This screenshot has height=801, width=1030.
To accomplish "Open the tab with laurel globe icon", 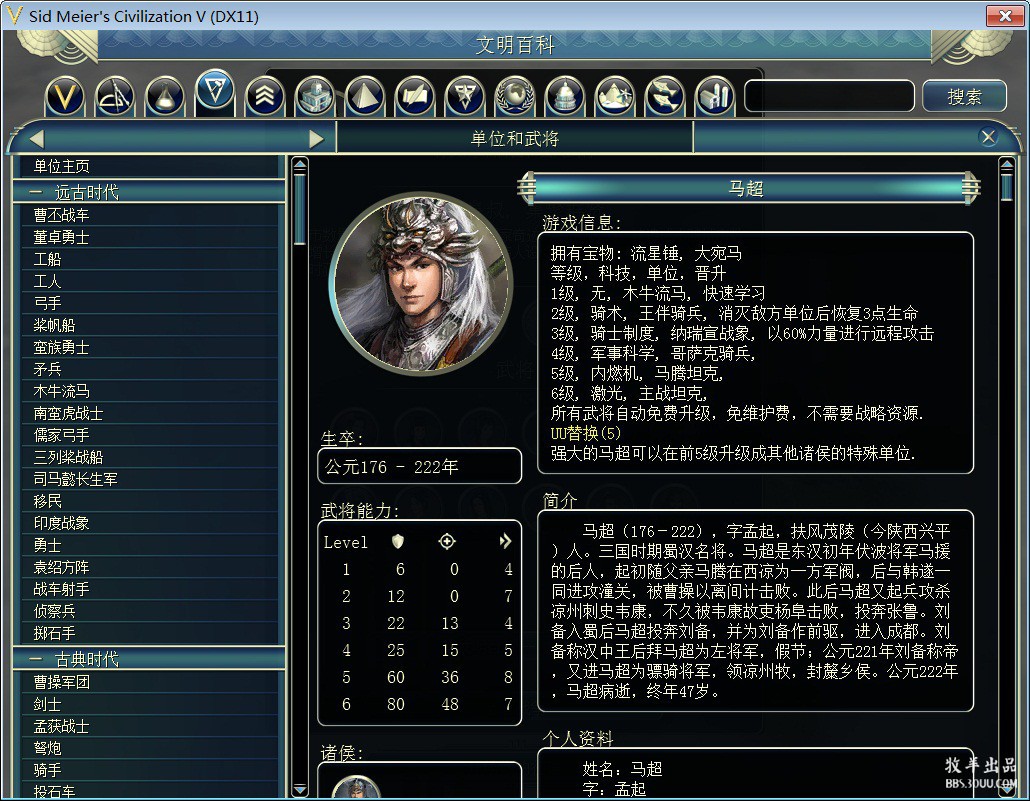I will tap(515, 96).
